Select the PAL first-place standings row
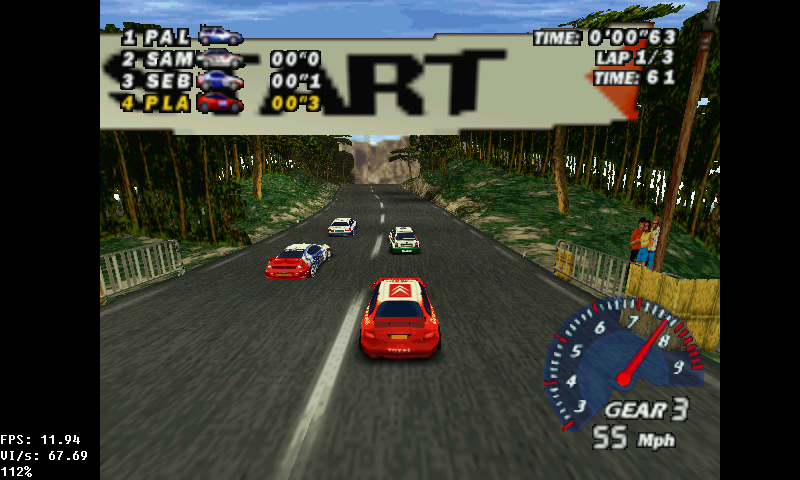 point(180,37)
